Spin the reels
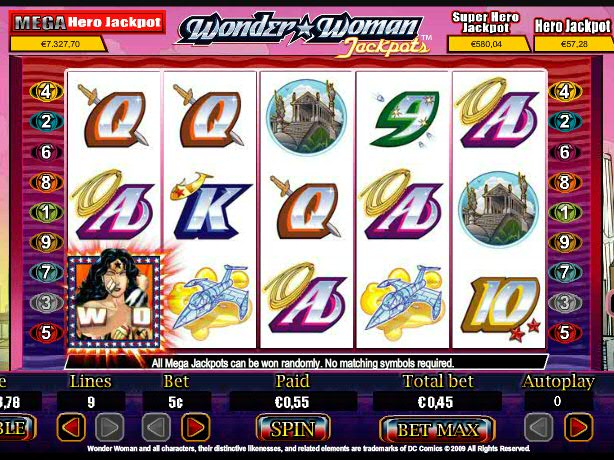Image resolution: width=614 pixels, height=460 pixels. pos(292,429)
